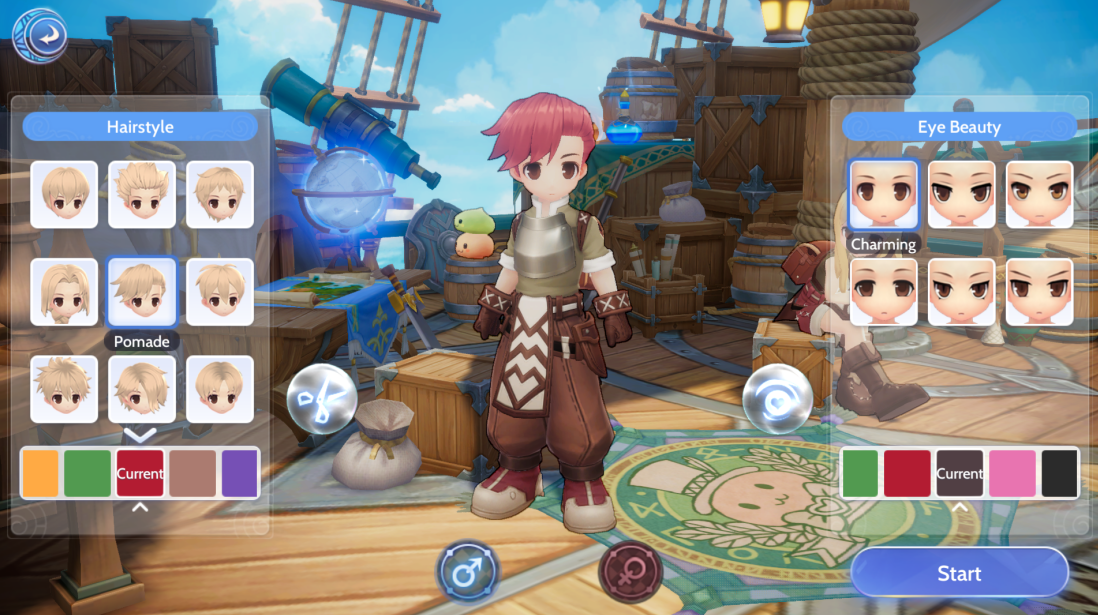Image resolution: width=1098 pixels, height=615 pixels.
Task: Choose the spiky upswept hairstyle thumbnail
Action: coord(142,194)
